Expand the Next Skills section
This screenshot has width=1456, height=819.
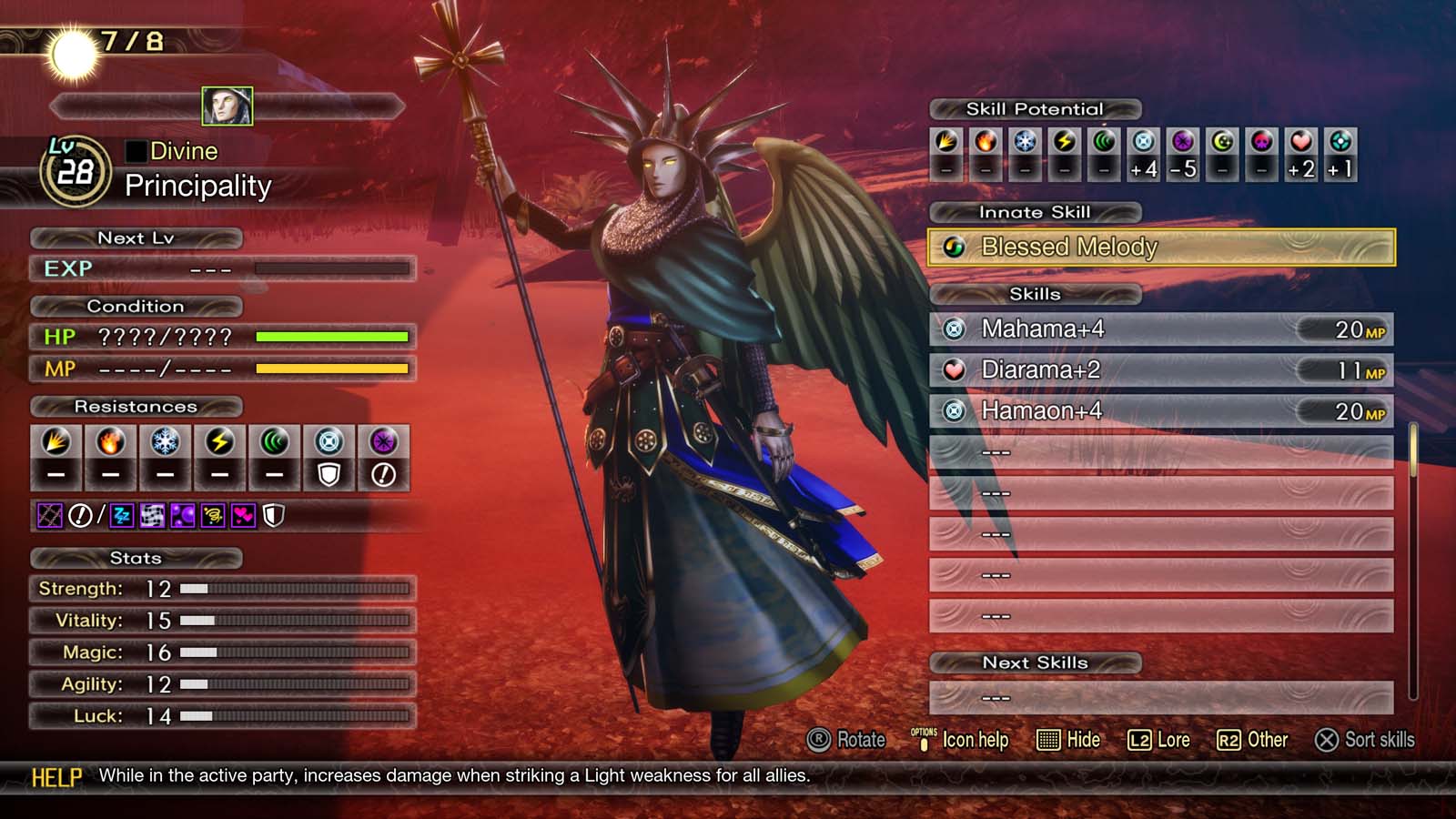1037,662
